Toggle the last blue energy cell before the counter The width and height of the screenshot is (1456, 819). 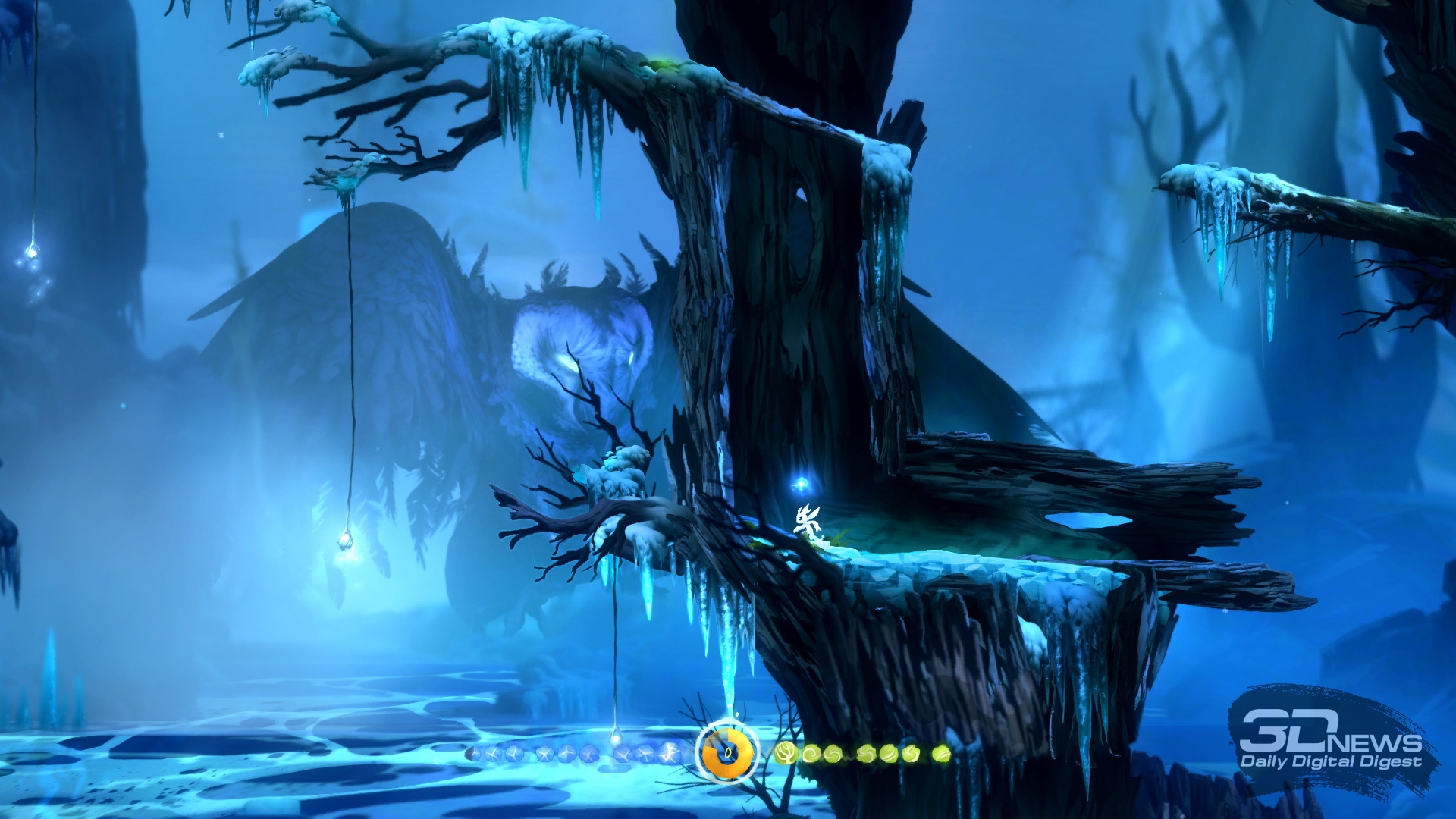670,753
